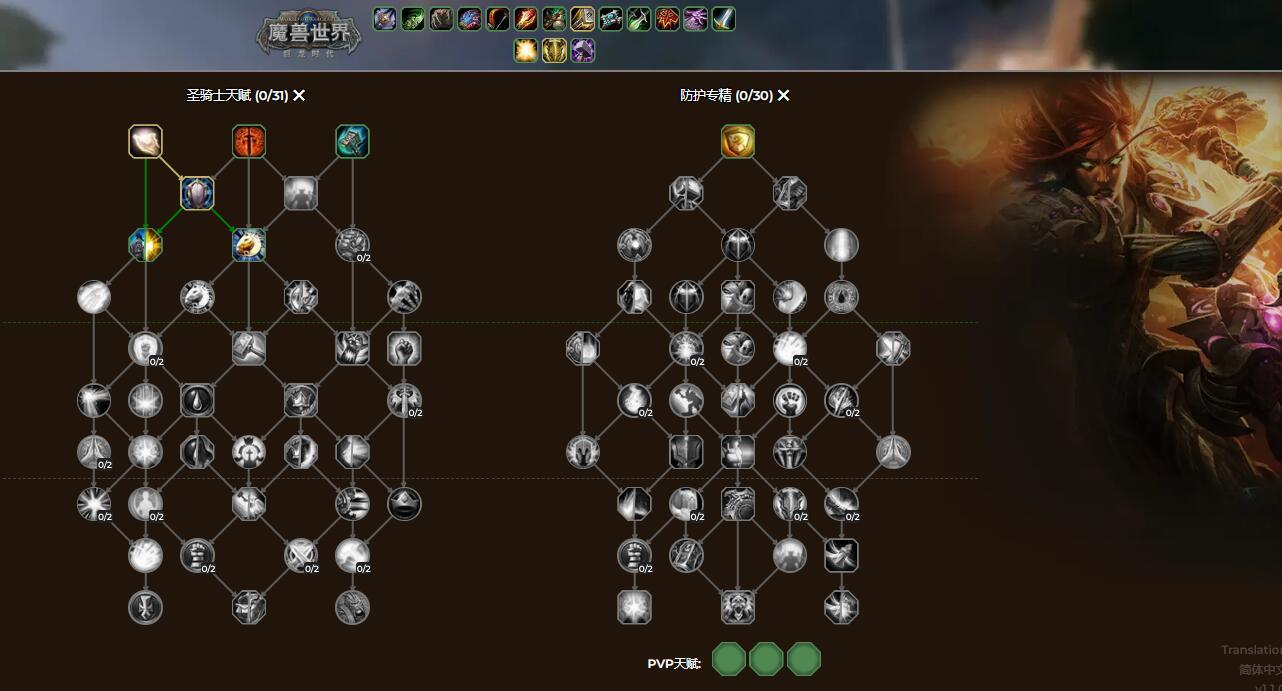Click the World of Warcraft logo

pos(308,36)
